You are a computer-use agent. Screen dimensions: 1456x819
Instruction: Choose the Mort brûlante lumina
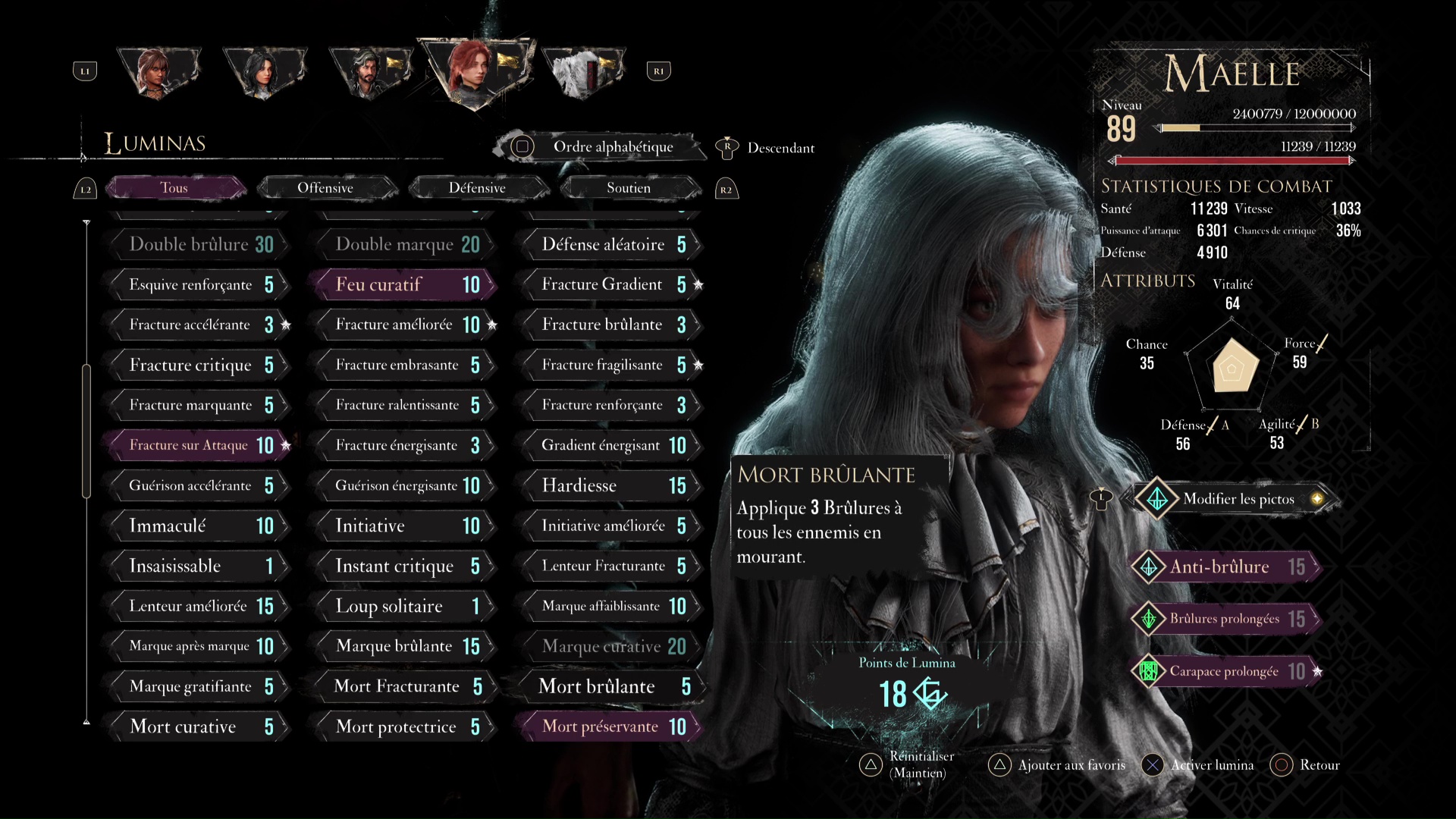pyautogui.click(x=610, y=686)
